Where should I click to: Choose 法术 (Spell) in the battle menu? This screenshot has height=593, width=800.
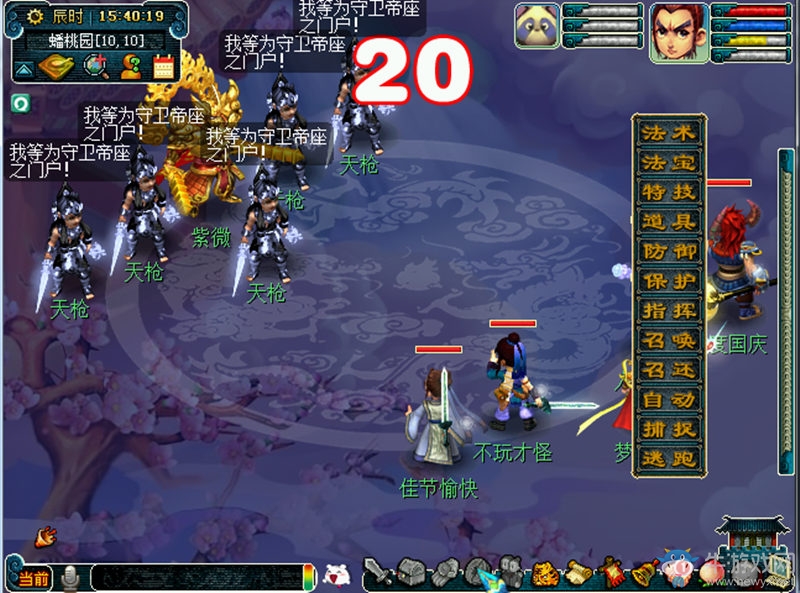(x=669, y=132)
